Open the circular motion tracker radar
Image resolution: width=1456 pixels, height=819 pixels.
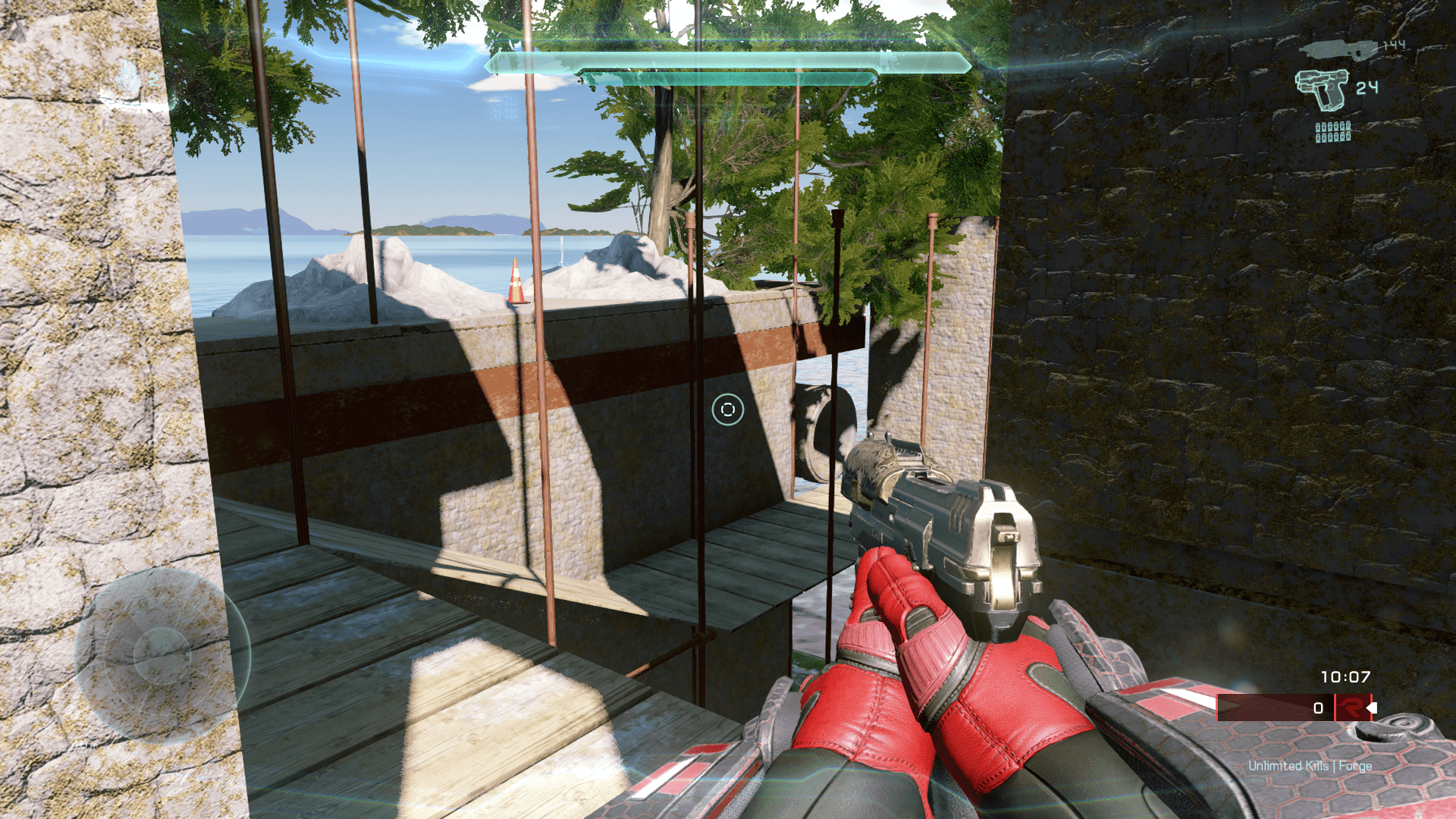click(x=162, y=654)
